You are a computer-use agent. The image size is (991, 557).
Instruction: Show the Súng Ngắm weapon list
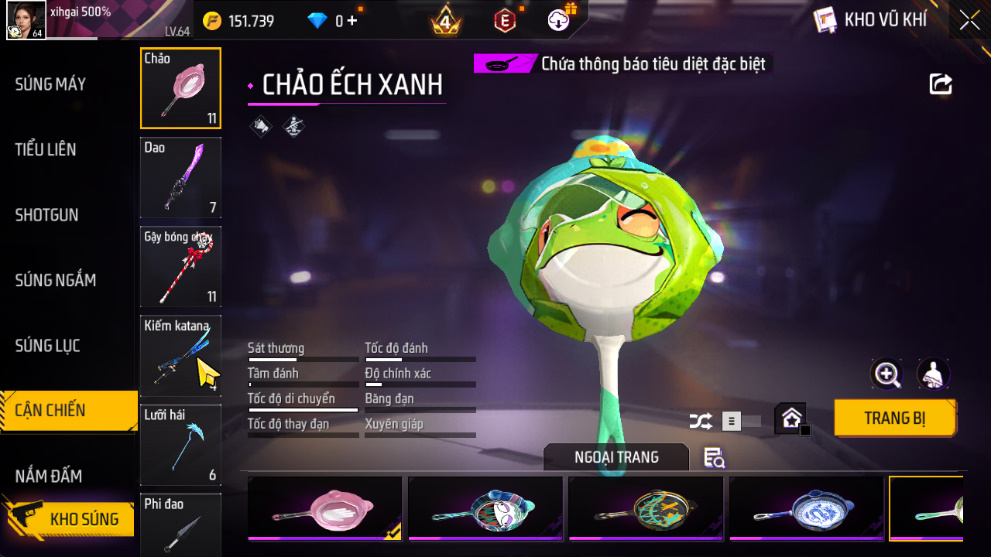(56, 280)
